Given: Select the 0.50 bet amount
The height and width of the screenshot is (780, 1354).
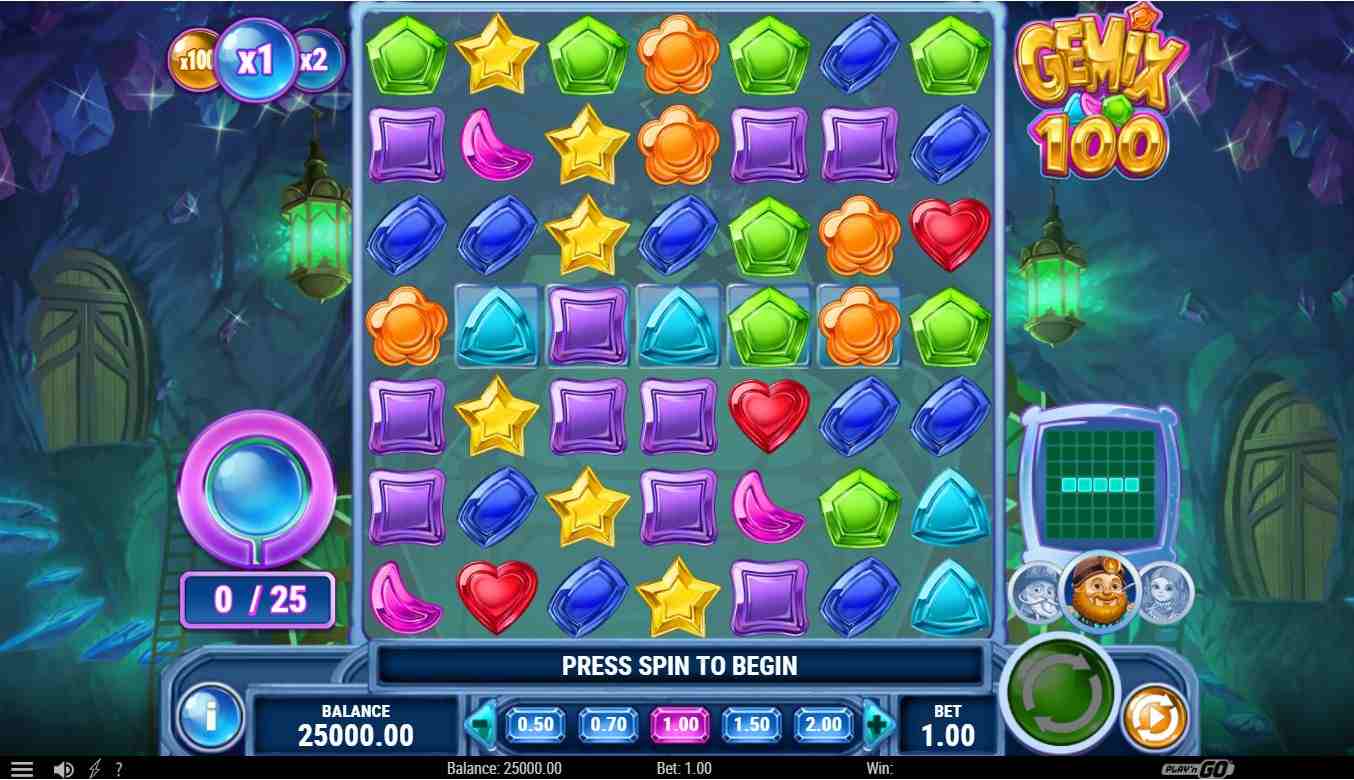Looking at the screenshot, I should pyautogui.click(x=536, y=725).
